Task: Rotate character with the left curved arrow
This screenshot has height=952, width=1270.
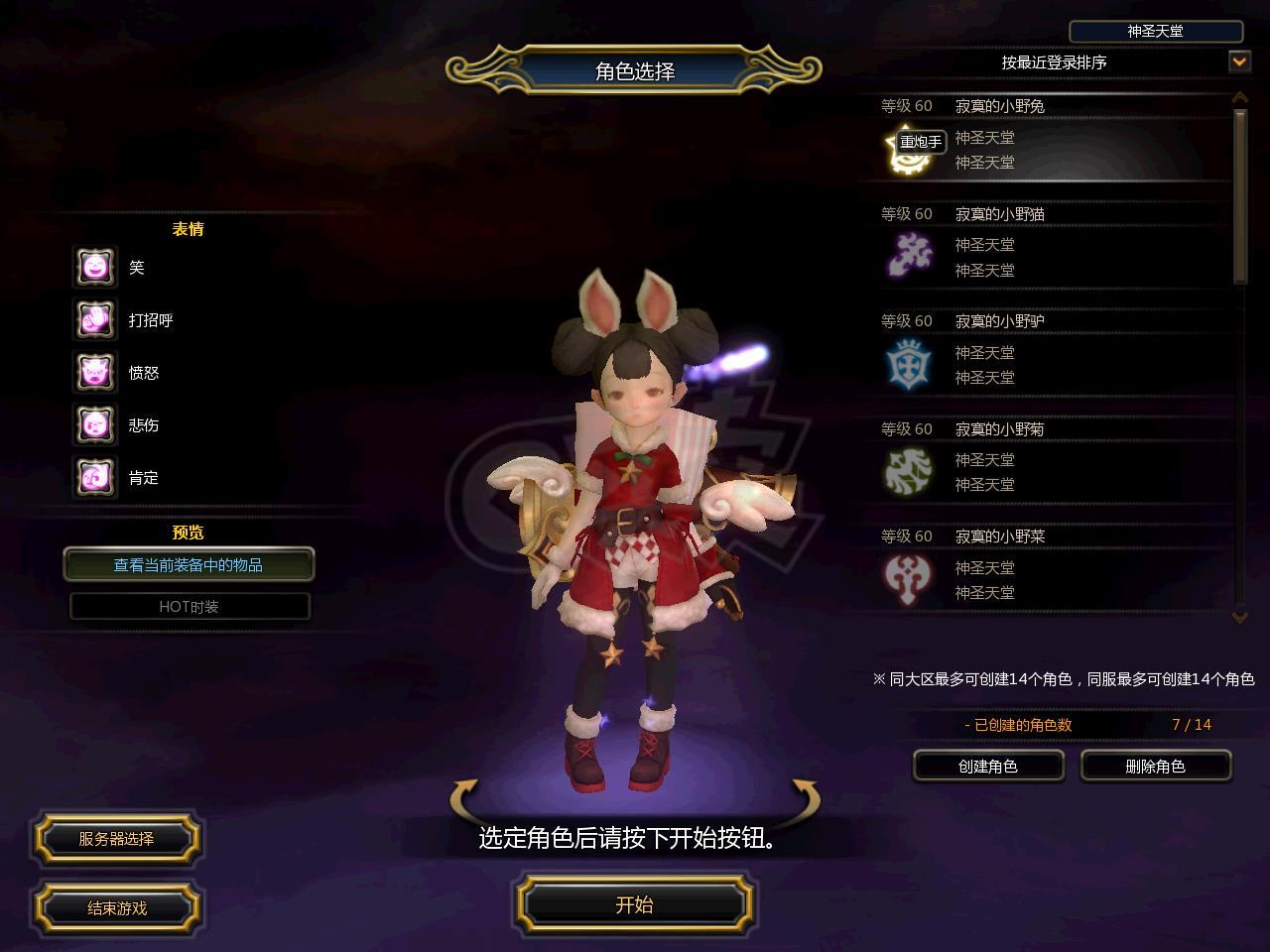Action: [x=464, y=797]
